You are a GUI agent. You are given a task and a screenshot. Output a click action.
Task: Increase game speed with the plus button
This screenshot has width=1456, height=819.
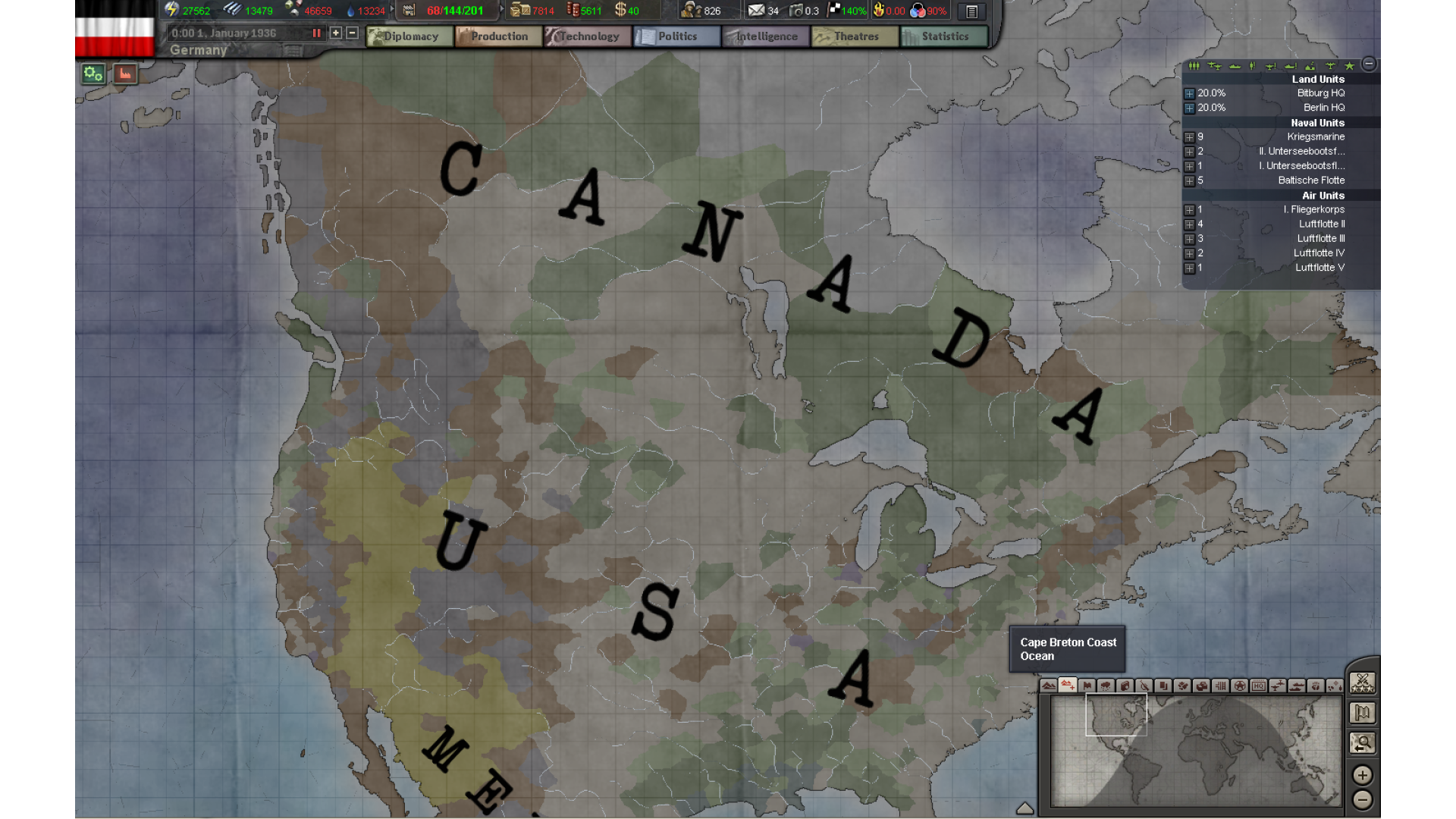(336, 33)
